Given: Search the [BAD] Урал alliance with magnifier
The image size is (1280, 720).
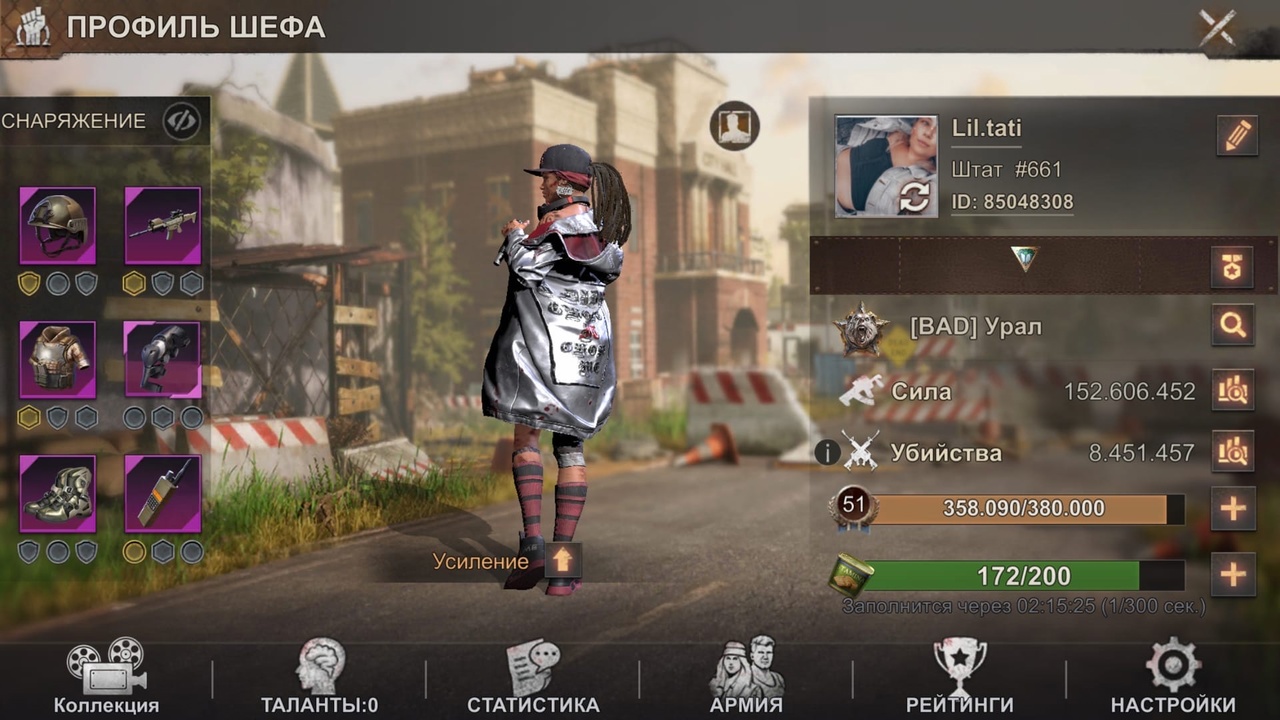Looking at the screenshot, I should (x=1232, y=326).
